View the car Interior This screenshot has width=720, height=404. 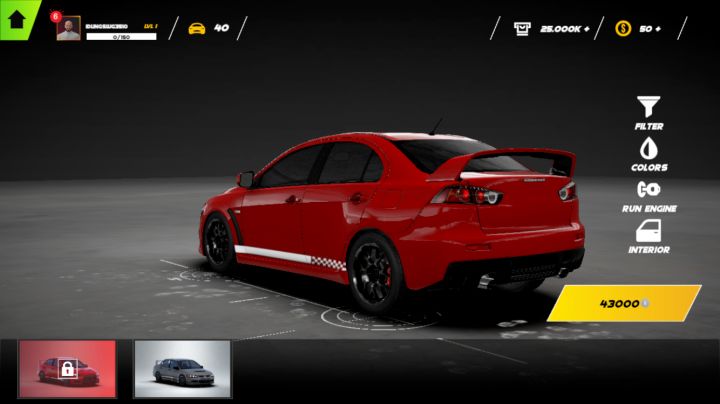[x=649, y=235]
